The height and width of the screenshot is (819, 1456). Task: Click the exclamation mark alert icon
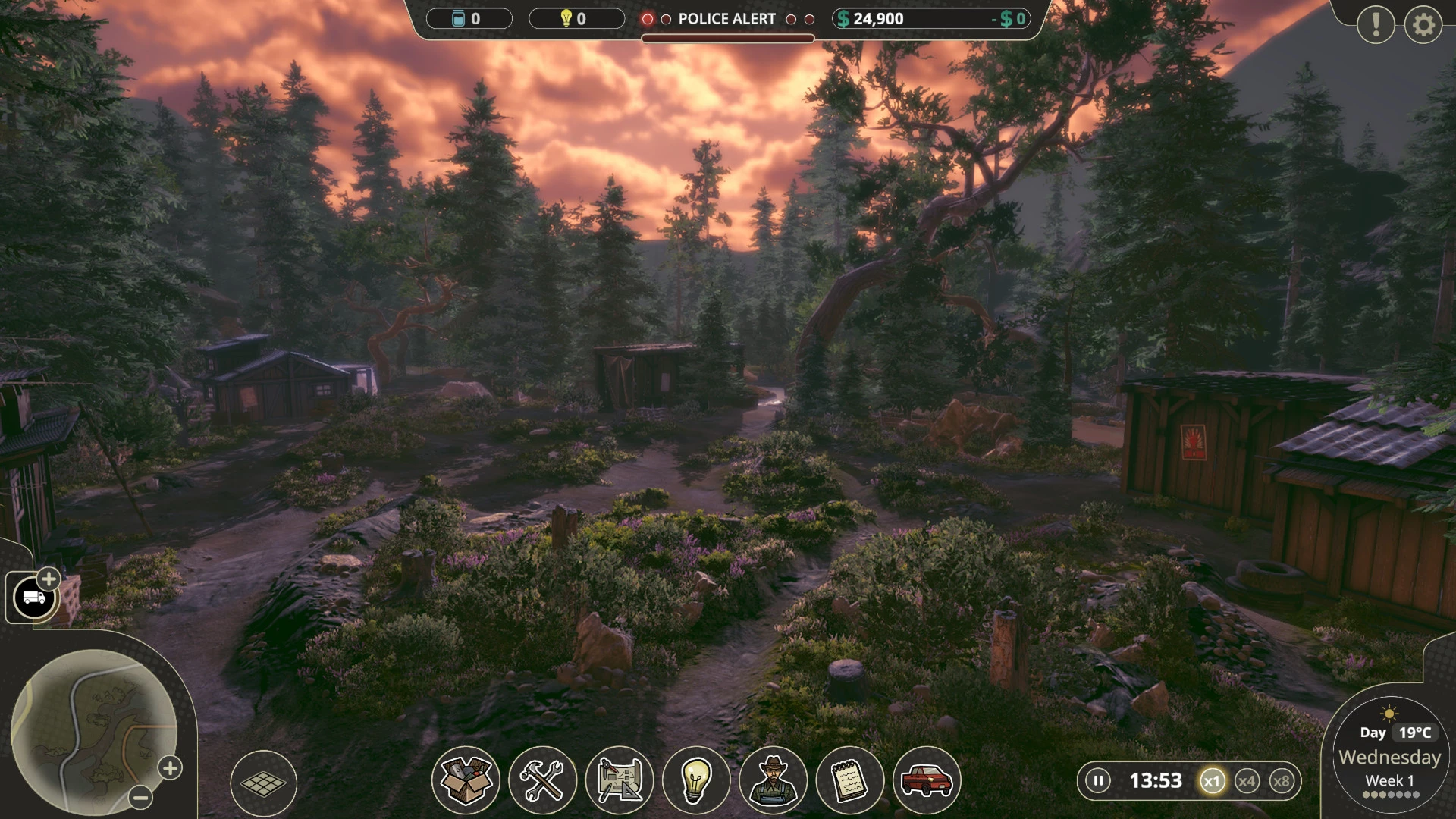click(x=1375, y=26)
